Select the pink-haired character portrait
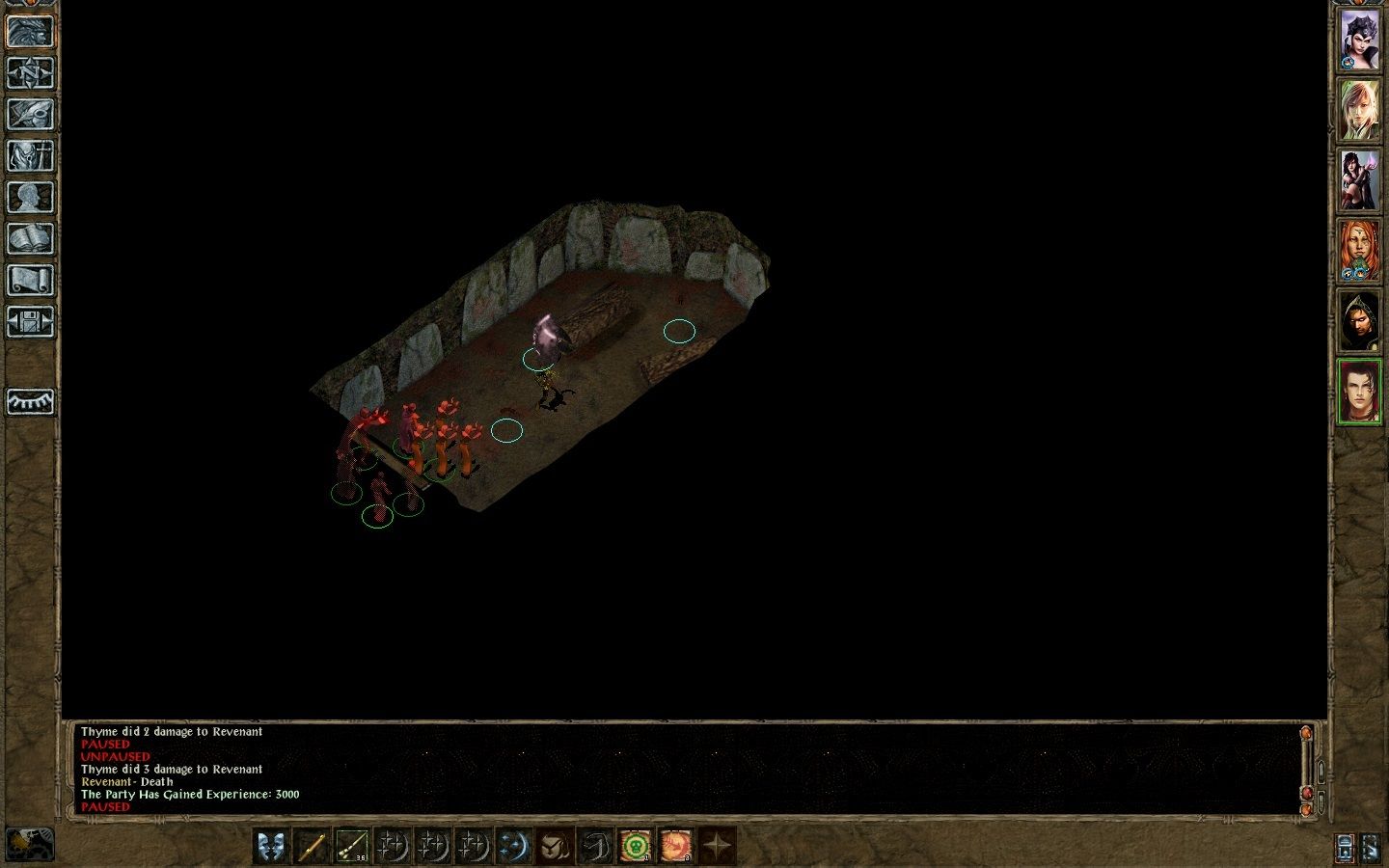 pyautogui.click(x=1359, y=110)
